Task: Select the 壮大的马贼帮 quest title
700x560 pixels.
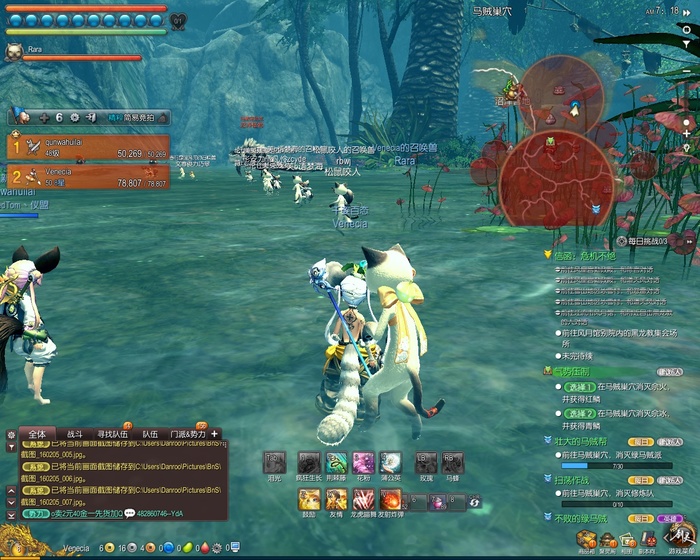Action: click(581, 440)
